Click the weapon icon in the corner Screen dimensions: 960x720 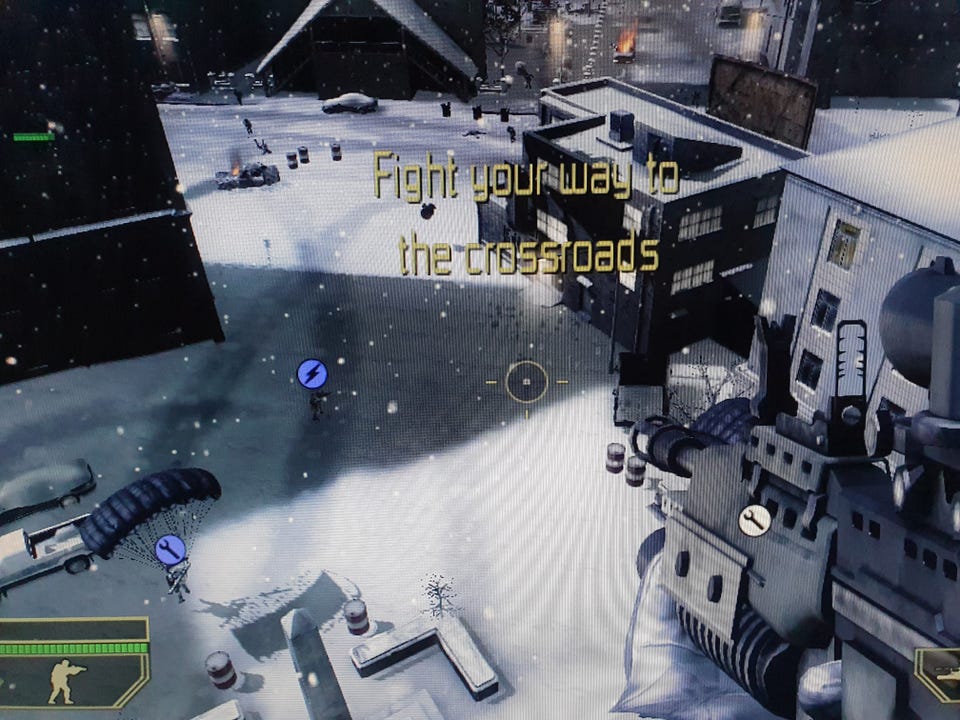[942, 680]
